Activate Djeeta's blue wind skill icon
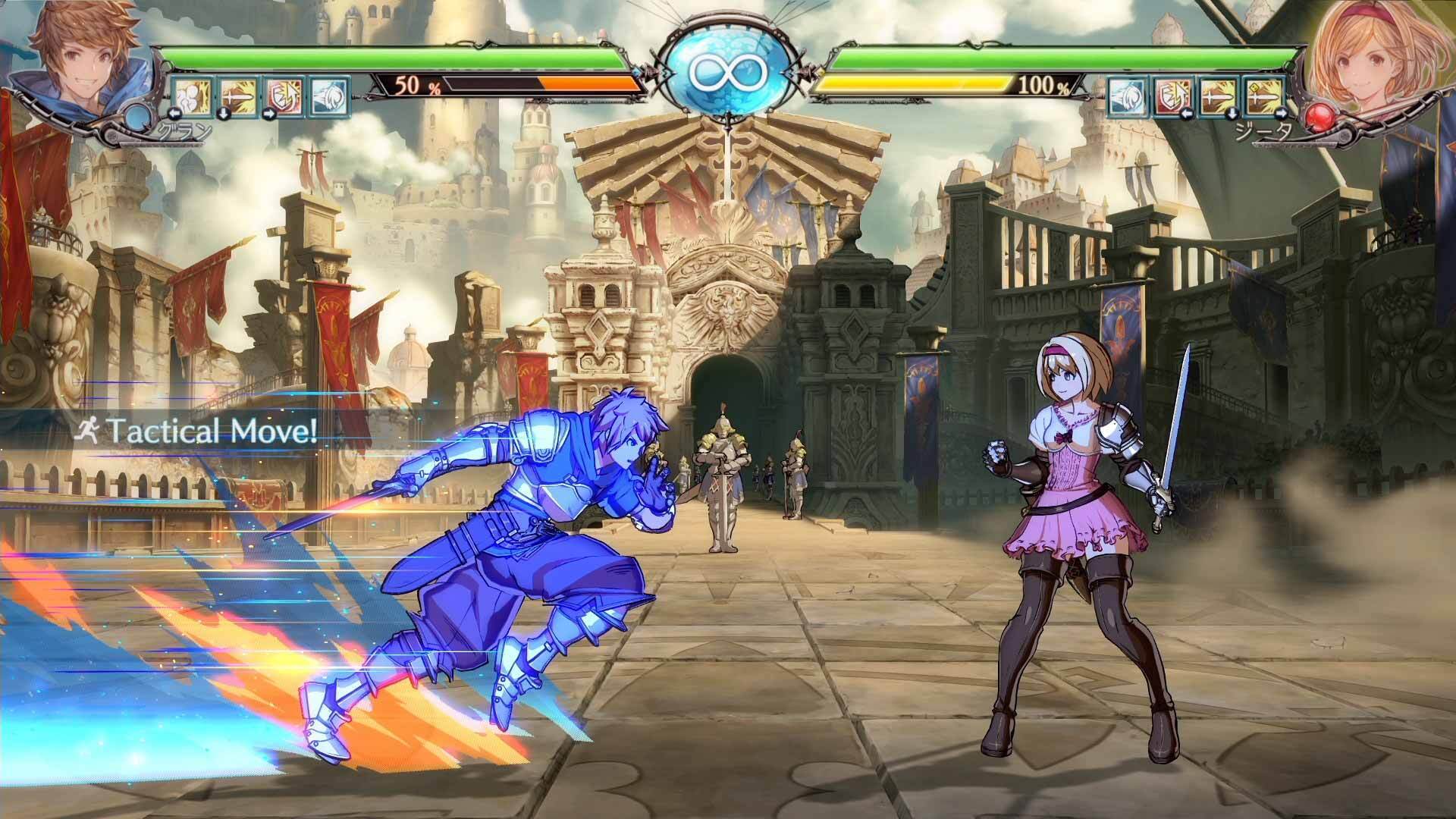This screenshot has width=1456, height=819. [x=1126, y=97]
